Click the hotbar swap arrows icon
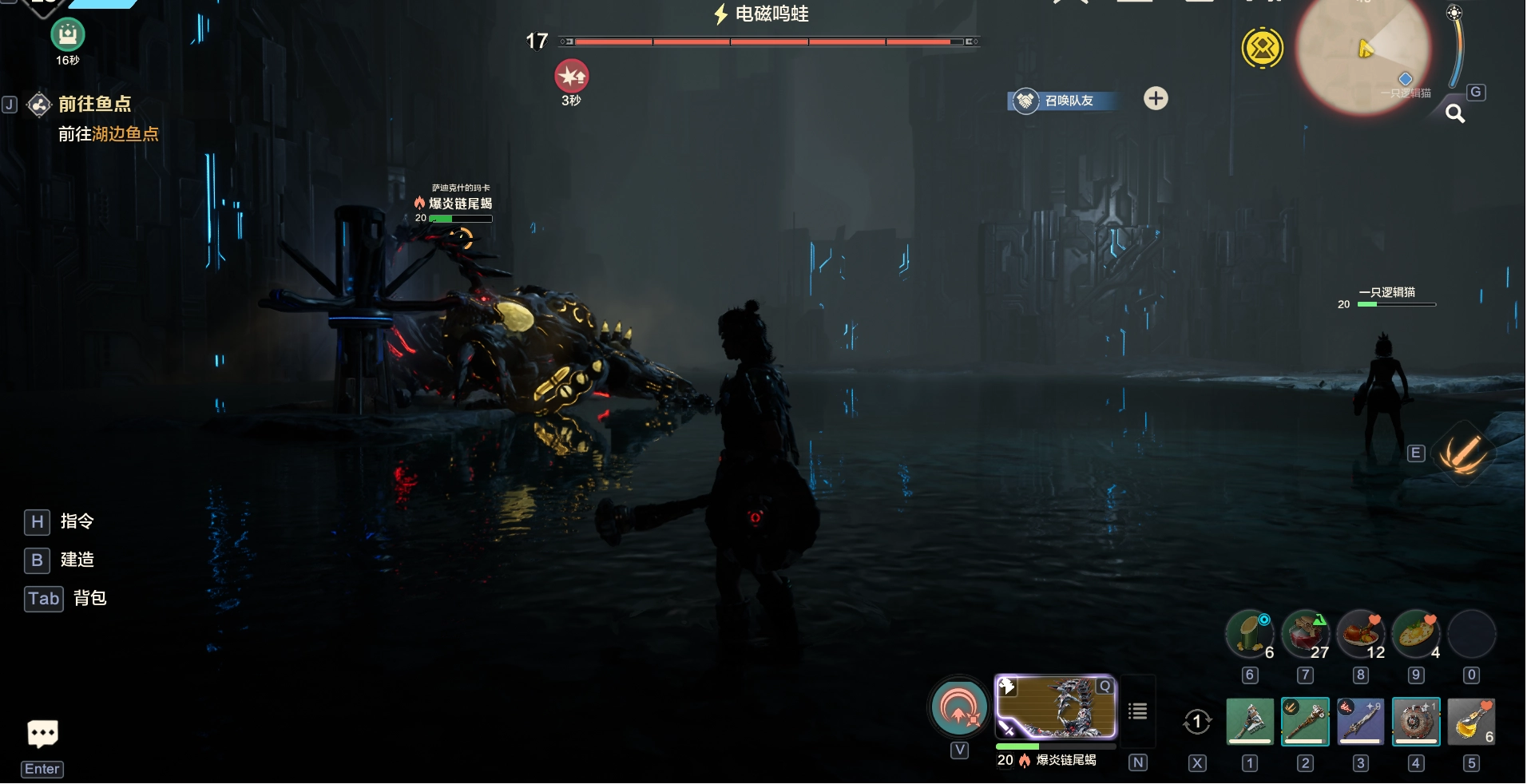Screen dimensions: 1527x784 1196,722
